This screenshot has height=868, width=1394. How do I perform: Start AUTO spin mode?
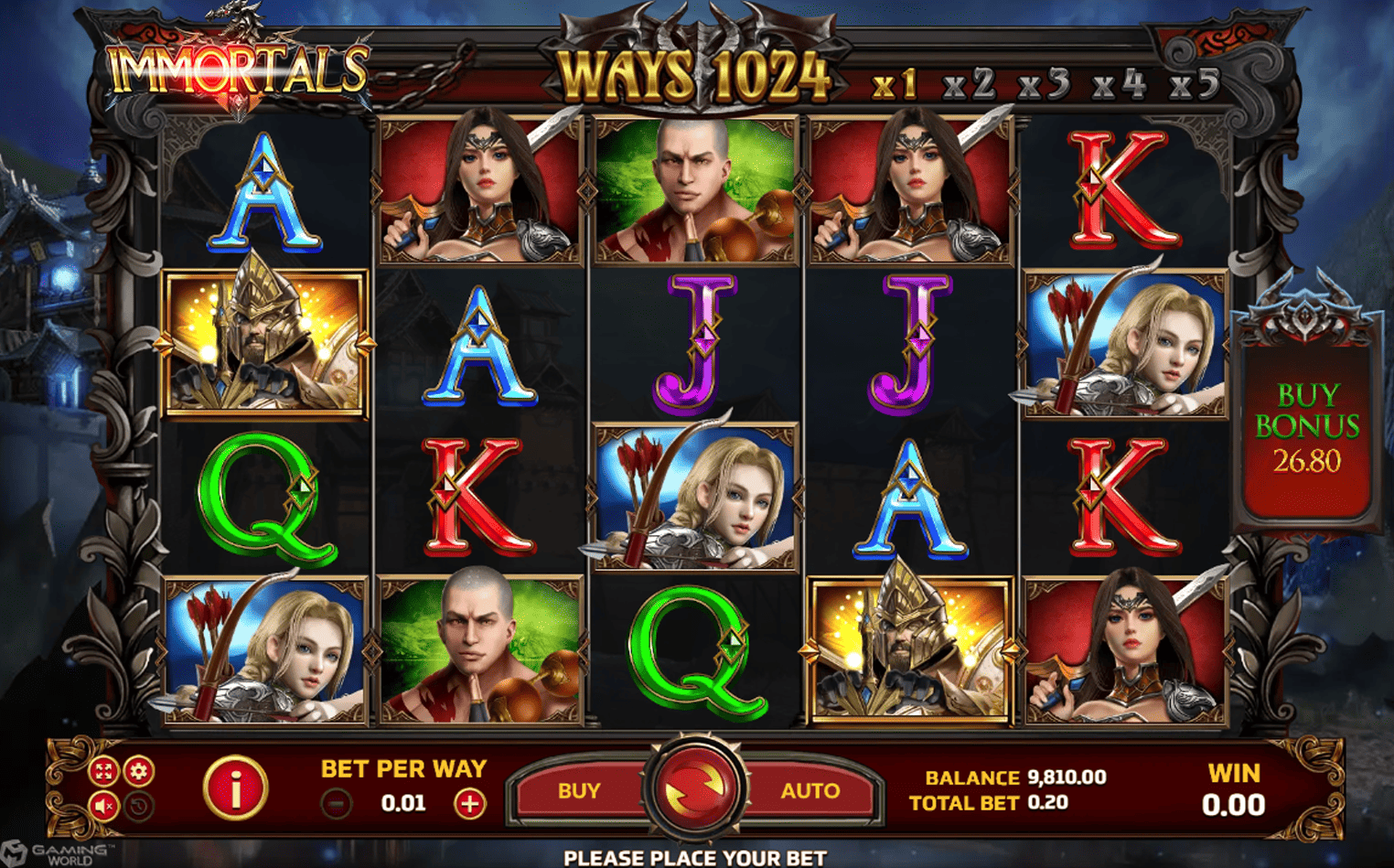810,791
